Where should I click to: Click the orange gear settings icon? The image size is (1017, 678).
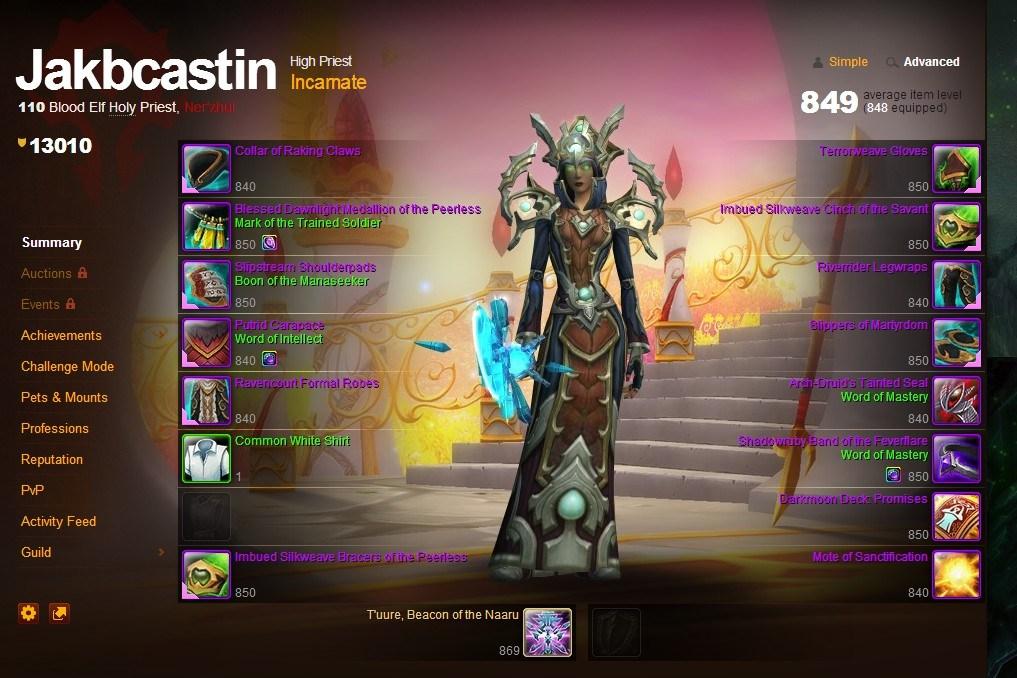[x=29, y=613]
